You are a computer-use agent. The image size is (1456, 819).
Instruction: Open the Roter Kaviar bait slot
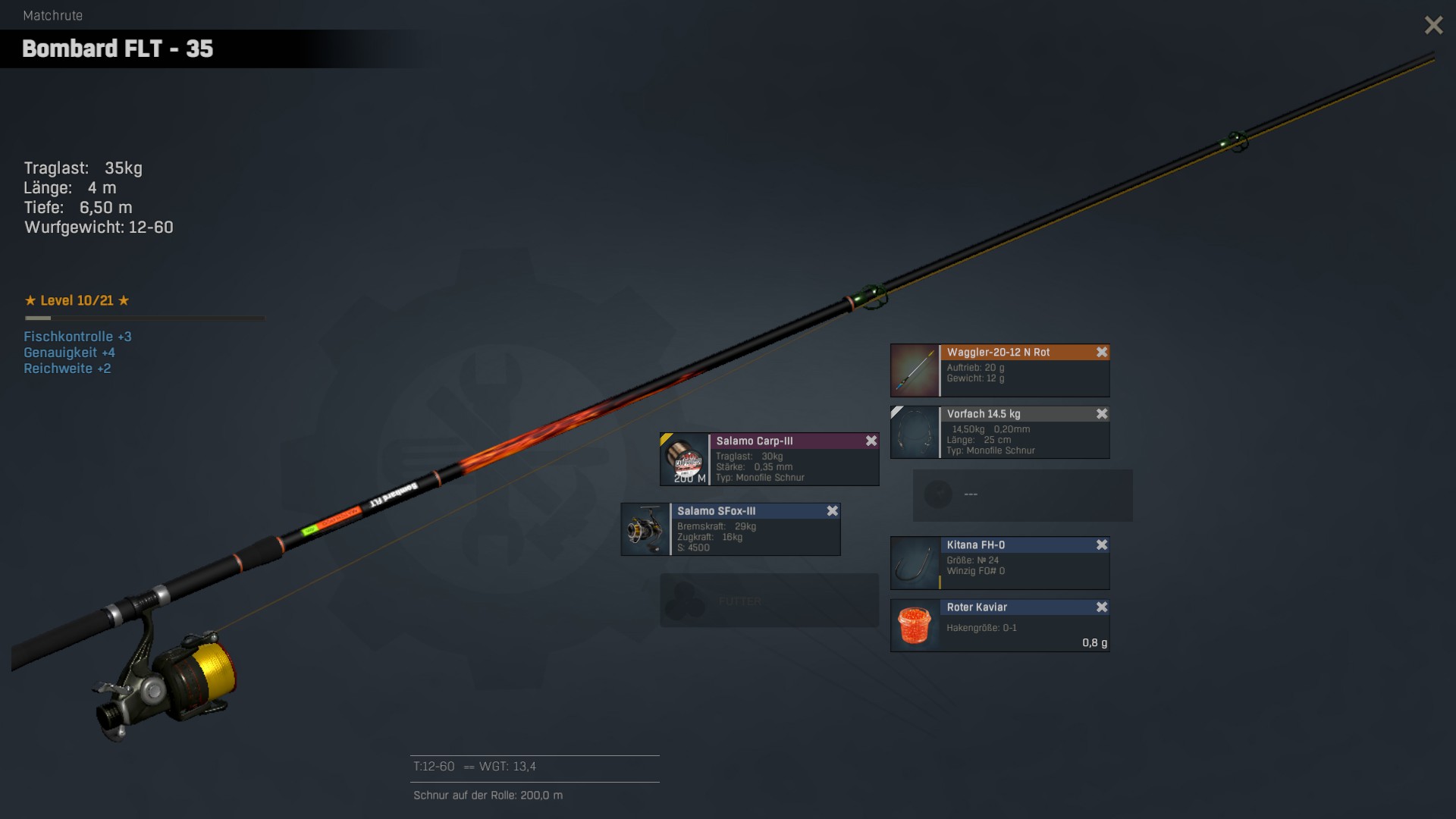point(999,626)
